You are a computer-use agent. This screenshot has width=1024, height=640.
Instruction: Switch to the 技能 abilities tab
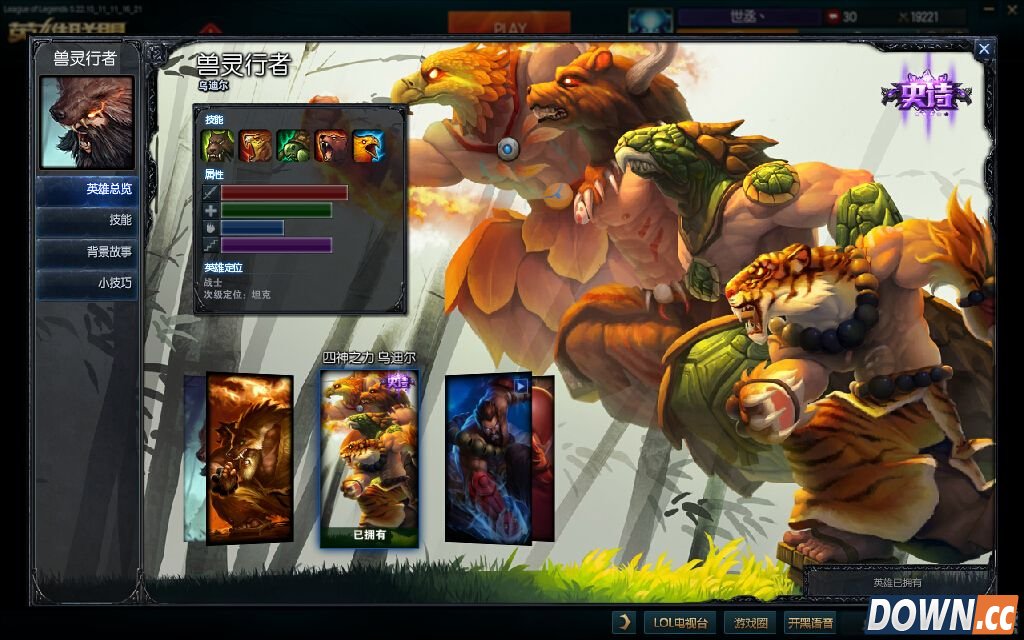87,220
